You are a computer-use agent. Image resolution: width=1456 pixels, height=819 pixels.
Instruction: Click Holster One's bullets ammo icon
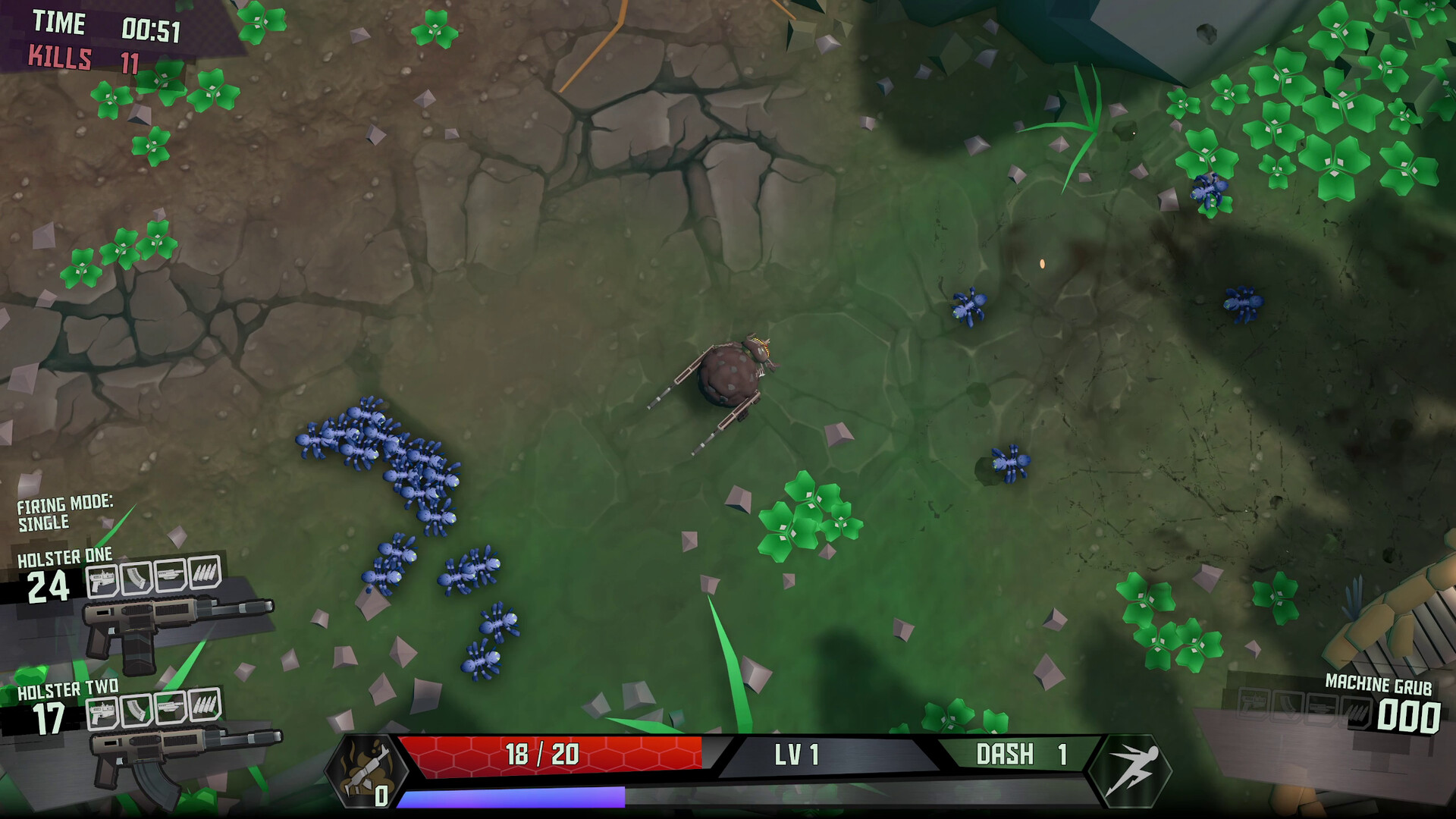coord(204,572)
